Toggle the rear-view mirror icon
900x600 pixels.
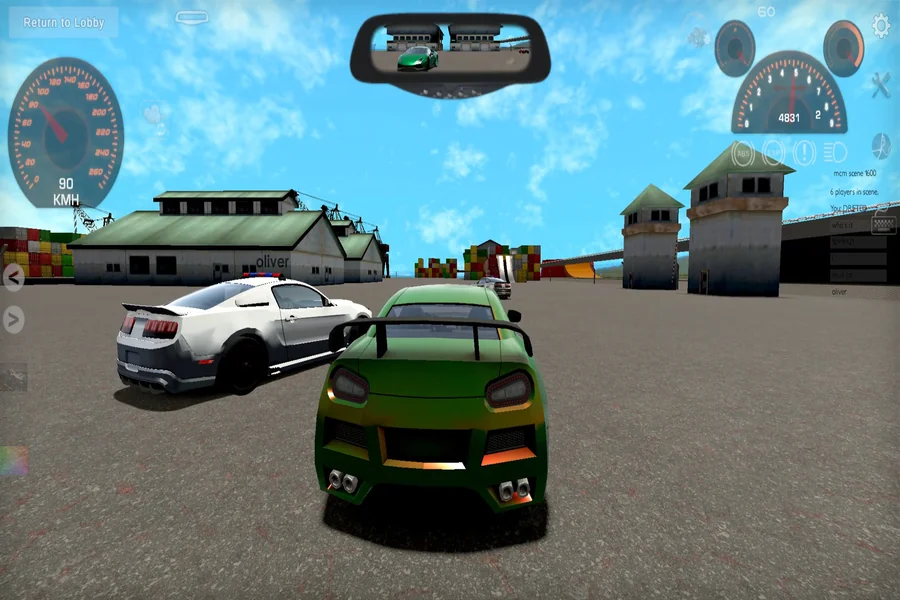(192, 17)
